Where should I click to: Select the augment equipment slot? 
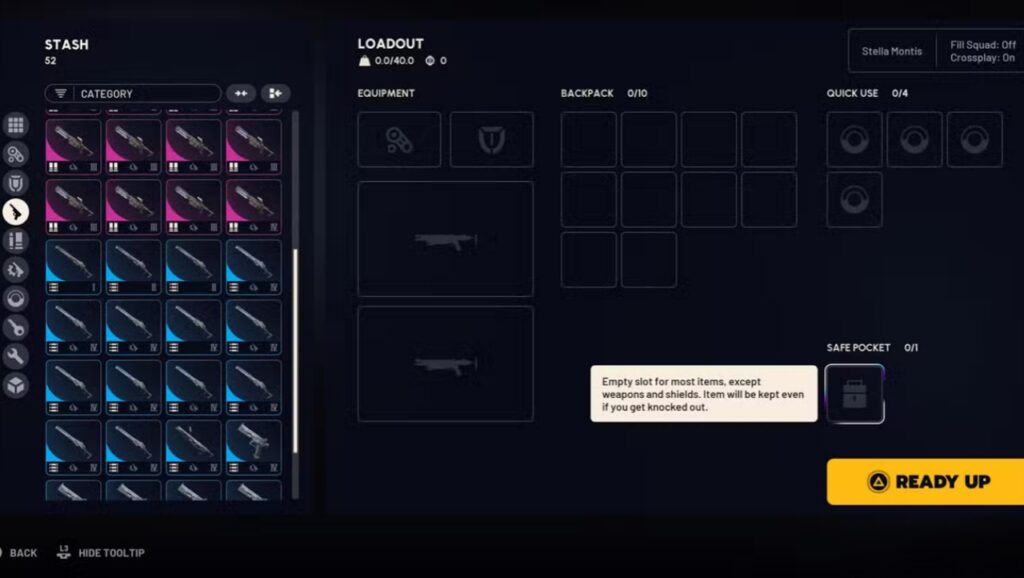[x=399, y=140]
